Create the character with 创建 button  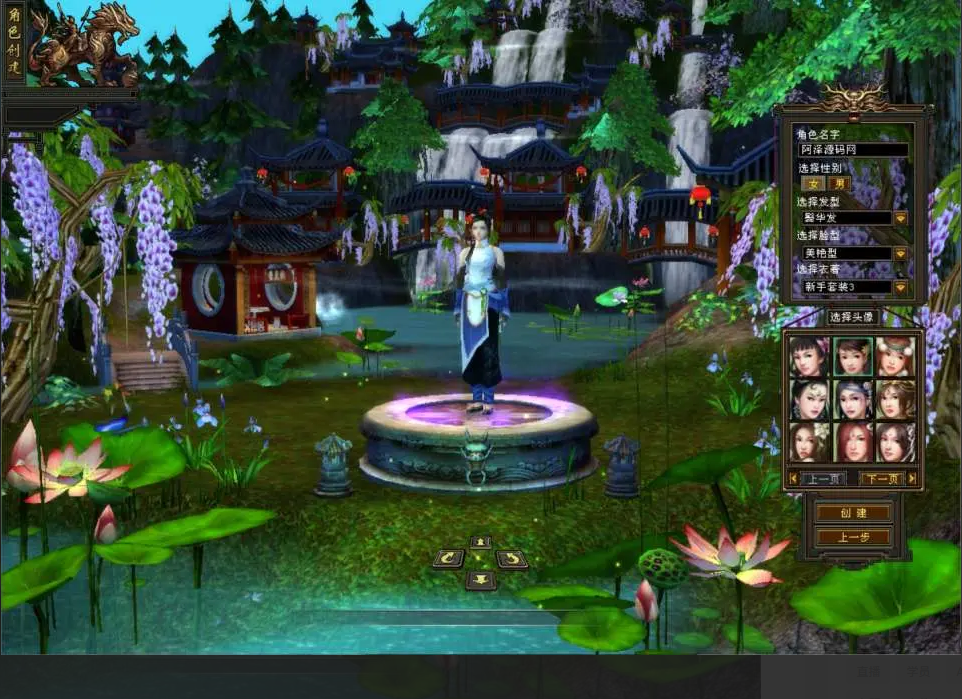click(852, 512)
